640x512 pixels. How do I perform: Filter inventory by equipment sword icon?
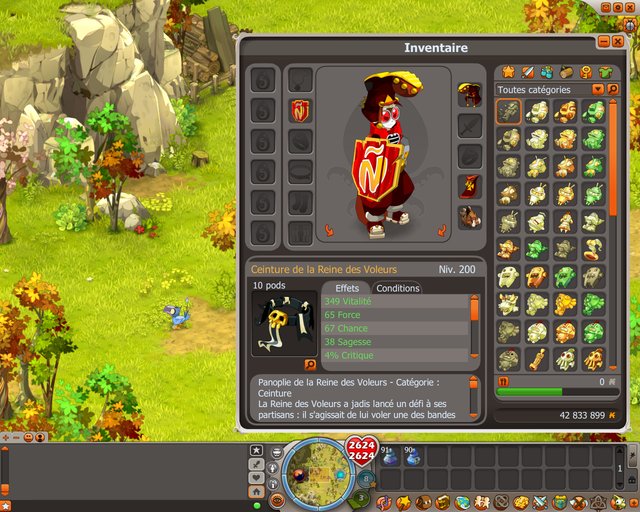pos(527,72)
